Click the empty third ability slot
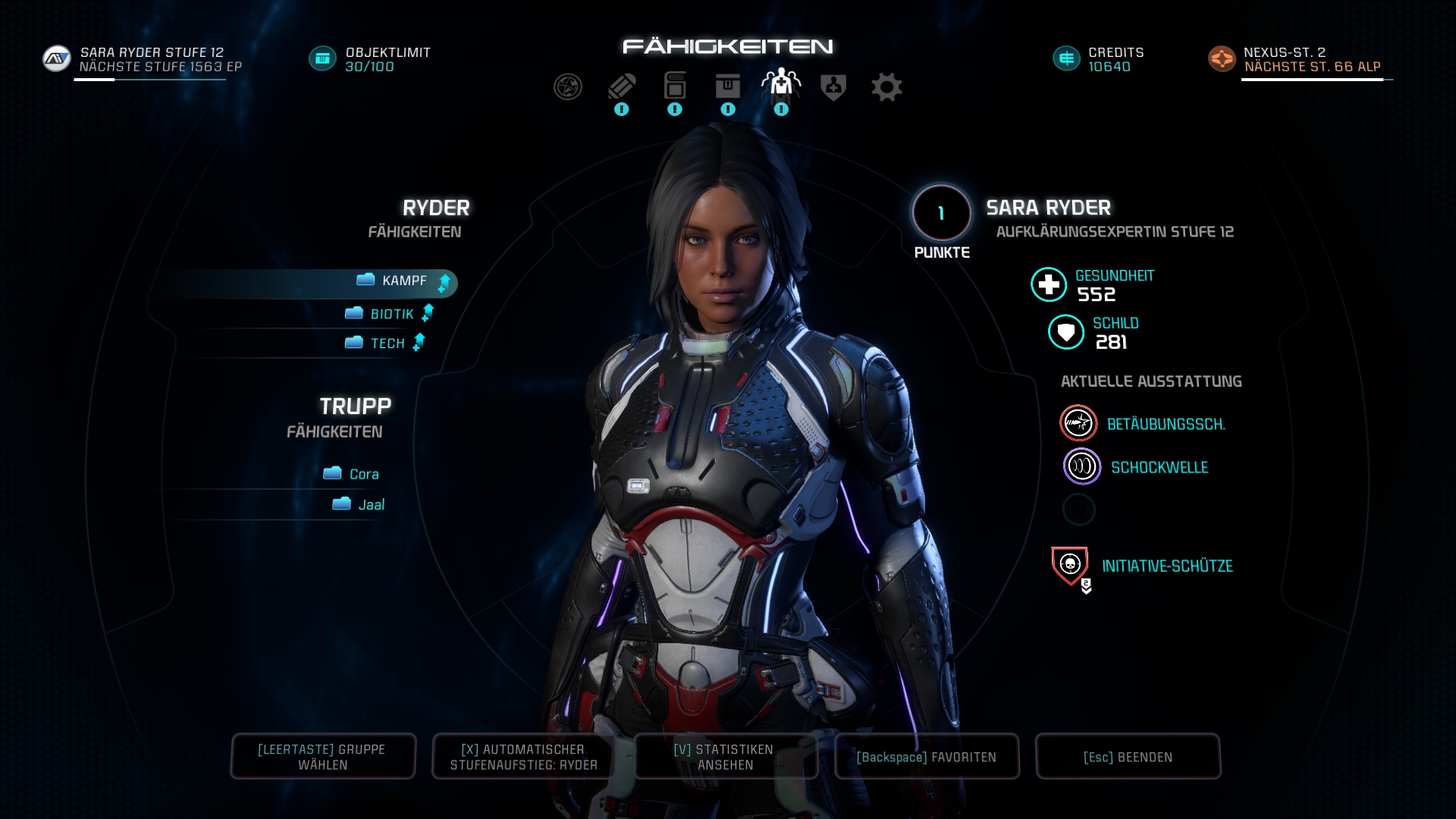 pos(1079,510)
